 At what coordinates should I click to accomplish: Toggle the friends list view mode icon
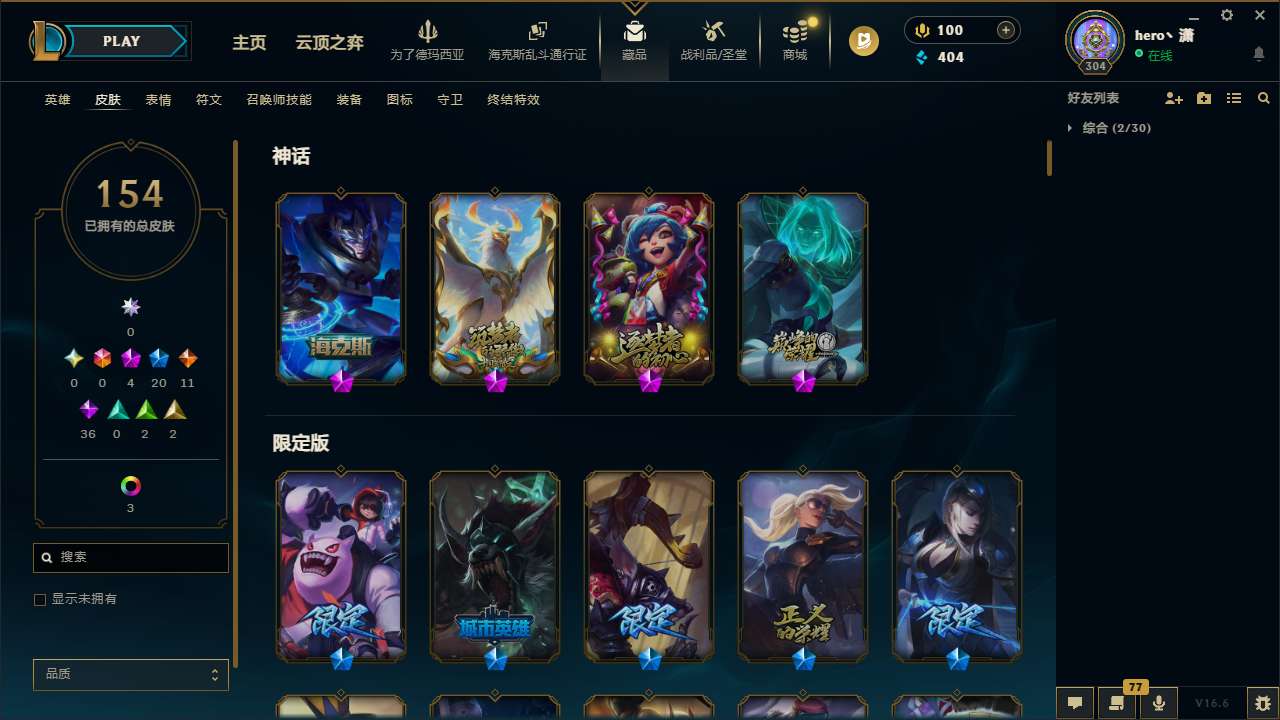coord(1234,98)
